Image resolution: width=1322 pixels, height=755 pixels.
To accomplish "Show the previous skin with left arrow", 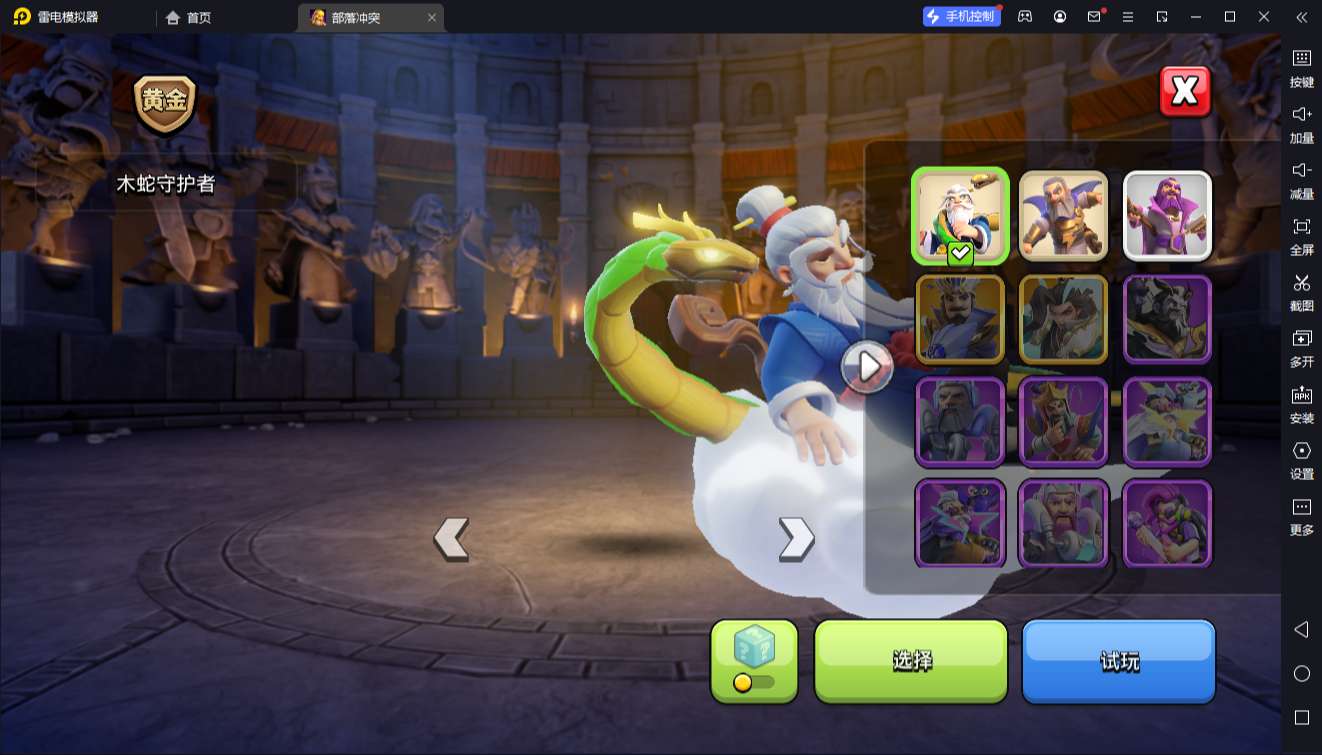I will 451,539.
